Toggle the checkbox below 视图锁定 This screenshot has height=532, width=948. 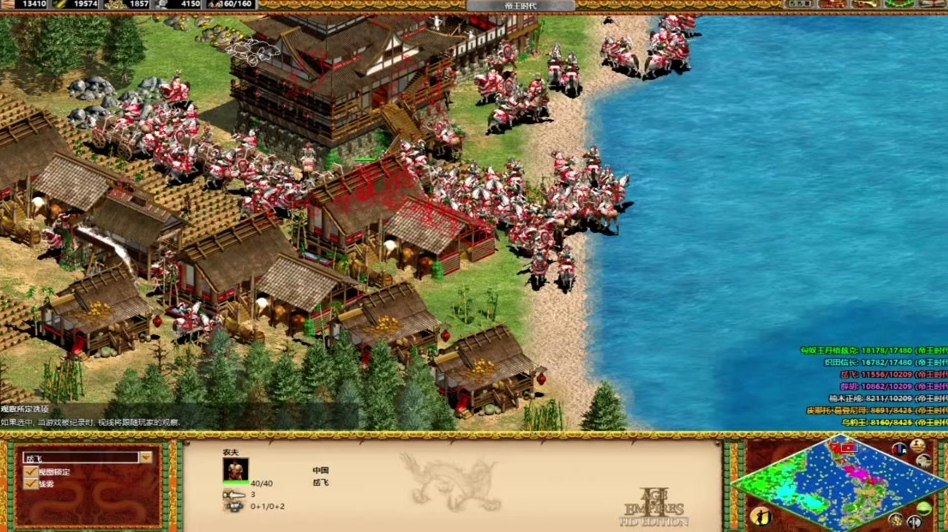31,484
